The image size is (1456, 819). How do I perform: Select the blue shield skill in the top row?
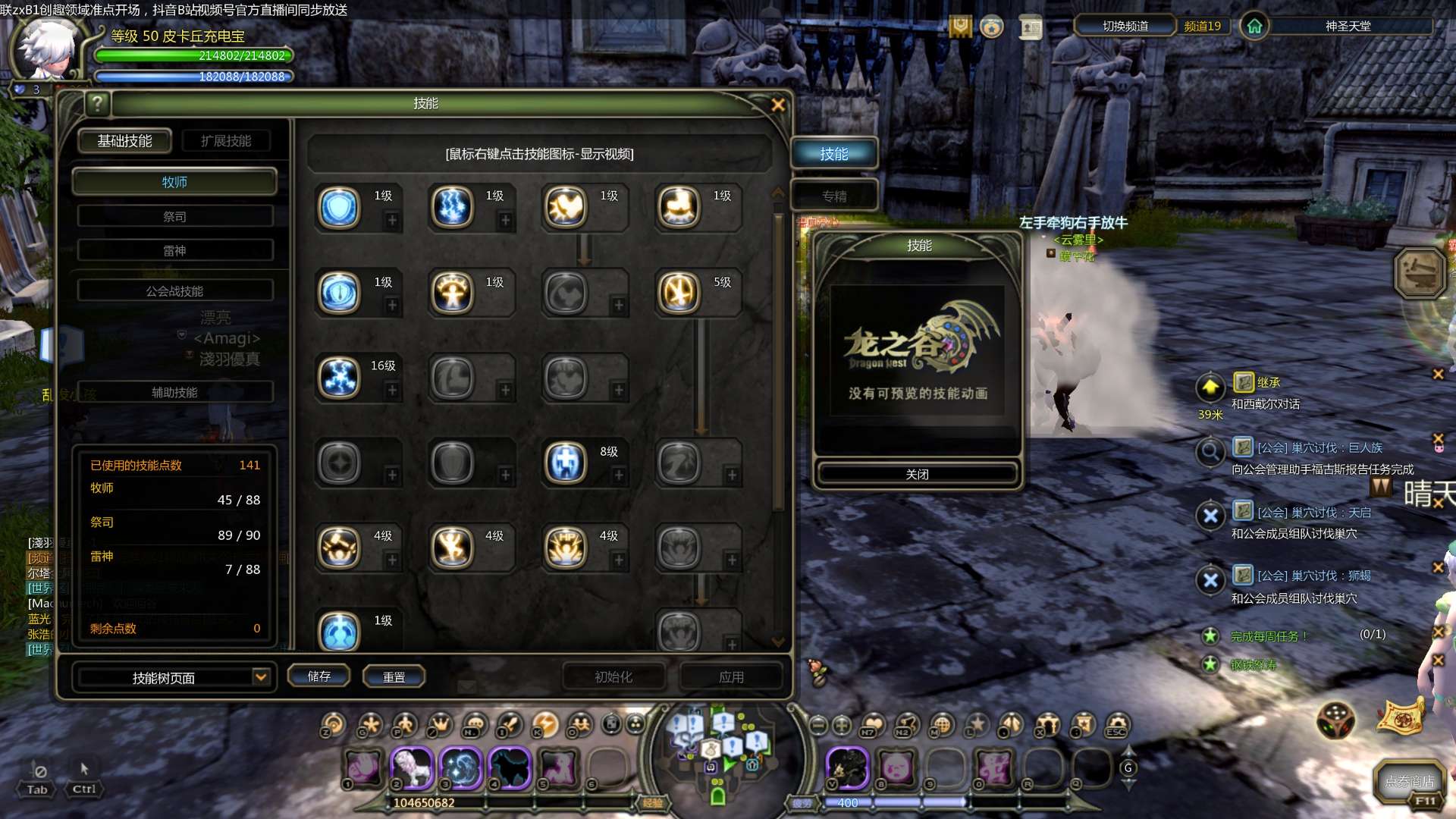click(x=339, y=207)
